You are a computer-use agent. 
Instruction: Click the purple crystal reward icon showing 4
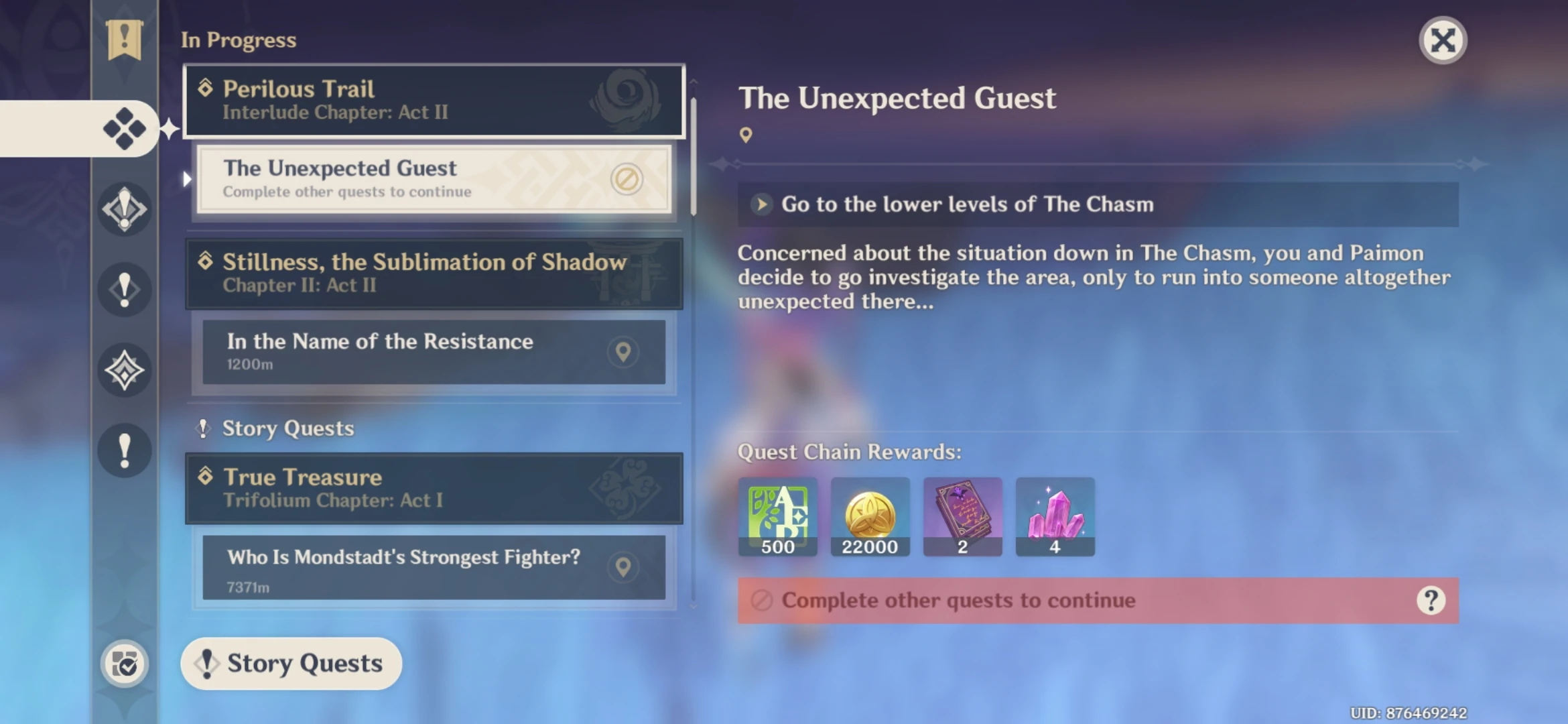[x=1055, y=516]
